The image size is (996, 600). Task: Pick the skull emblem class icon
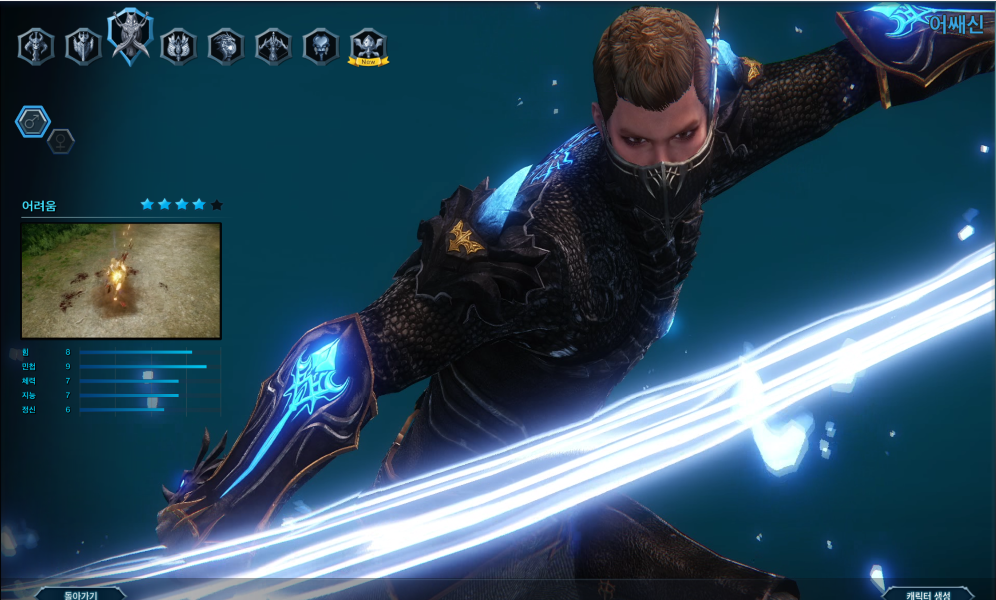[321, 46]
